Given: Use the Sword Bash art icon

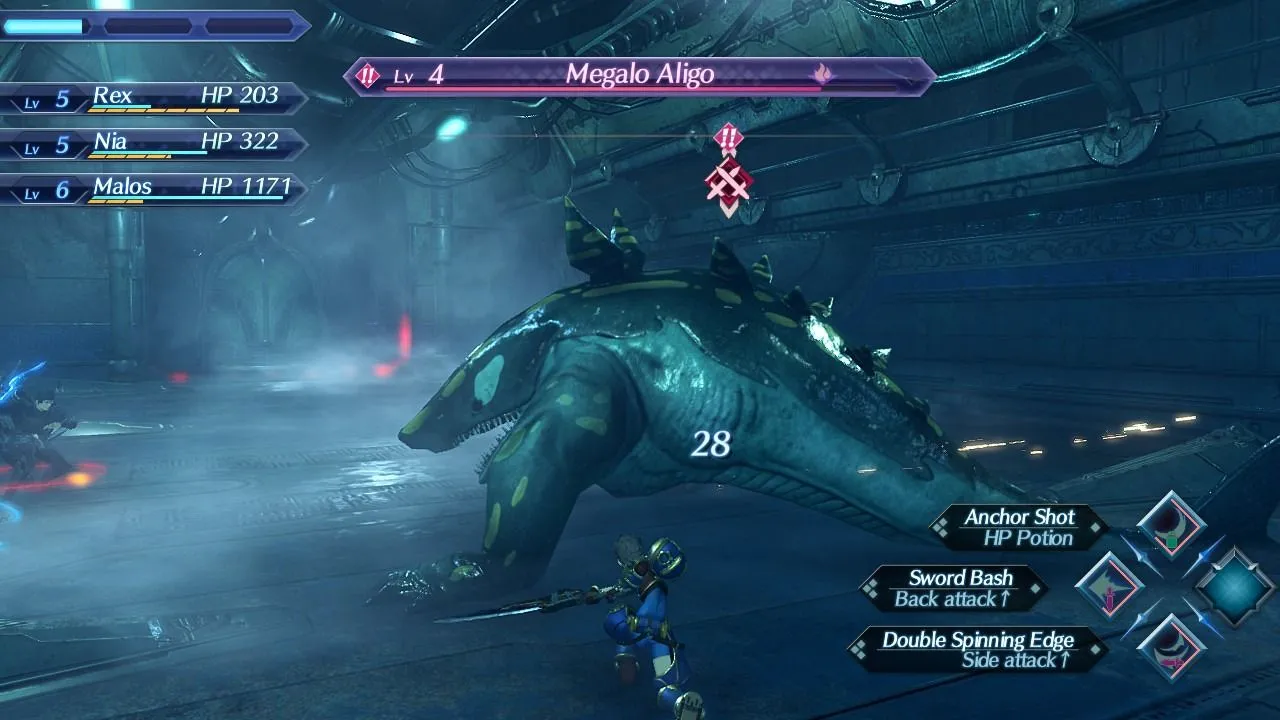Looking at the screenshot, I should [1110, 587].
